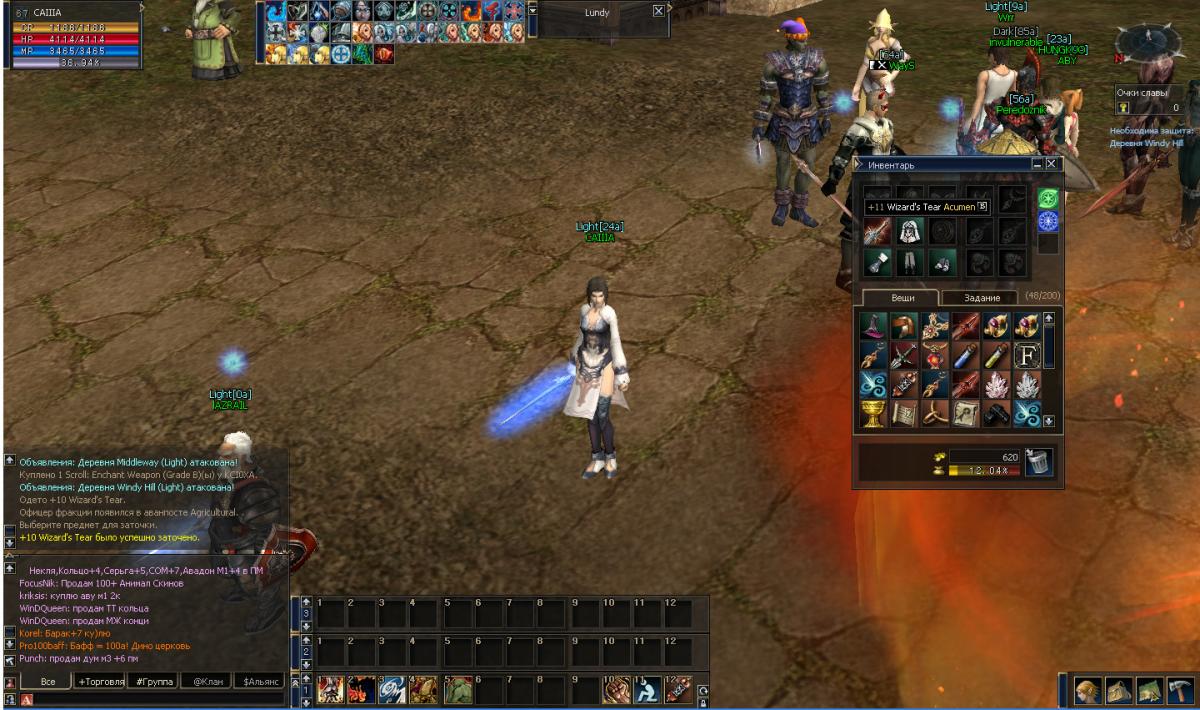Switch chat to the +Торговля tab
1200x710 pixels.
(101, 681)
